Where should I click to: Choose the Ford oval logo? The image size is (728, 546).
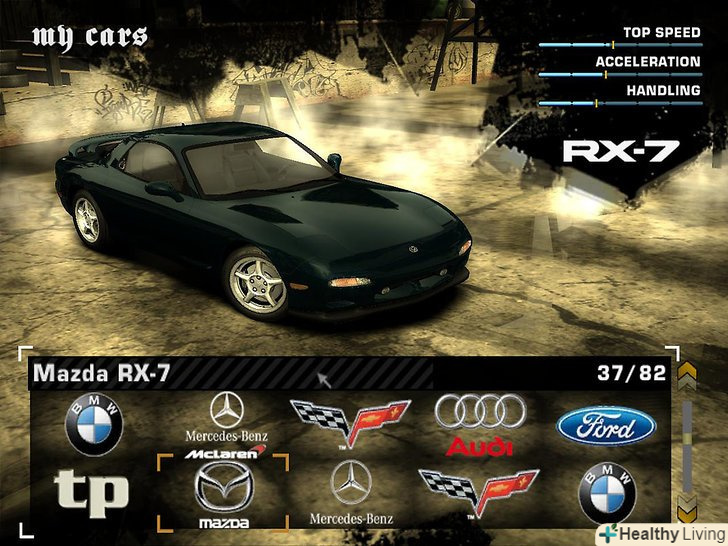tap(605, 427)
